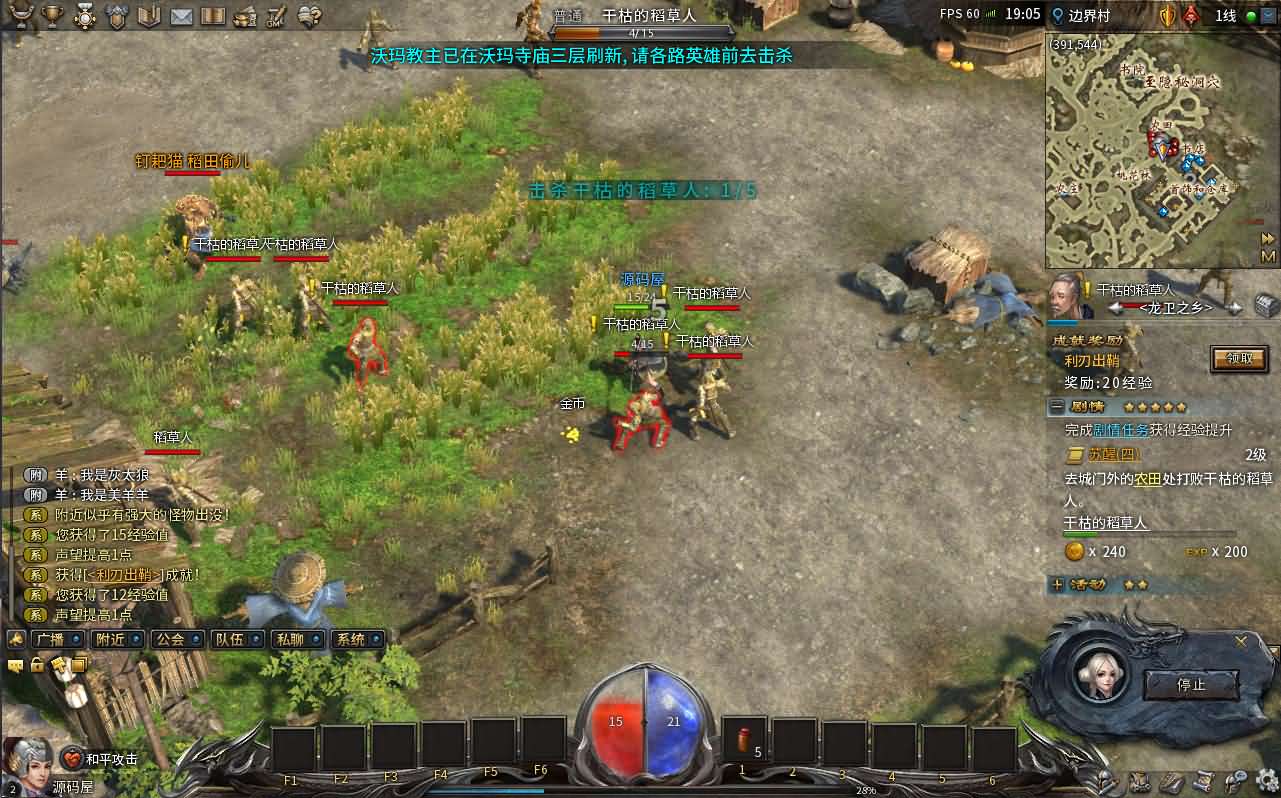The height and width of the screenshot is (798, 1281).
Task: Collapse the 剧情 quest section
Action: [1057, 407]
